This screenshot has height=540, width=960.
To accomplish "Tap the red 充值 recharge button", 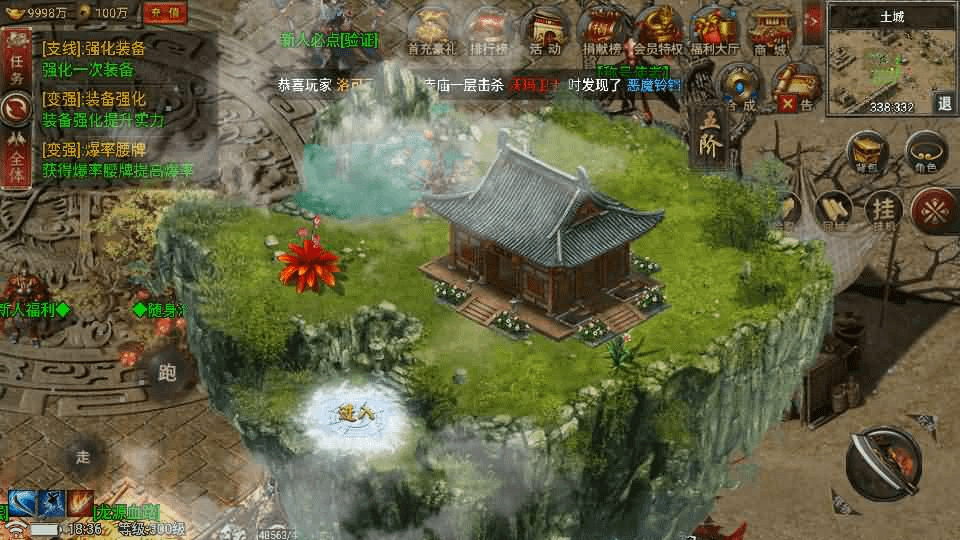I will pyautogui.click(x=168, y=13).
